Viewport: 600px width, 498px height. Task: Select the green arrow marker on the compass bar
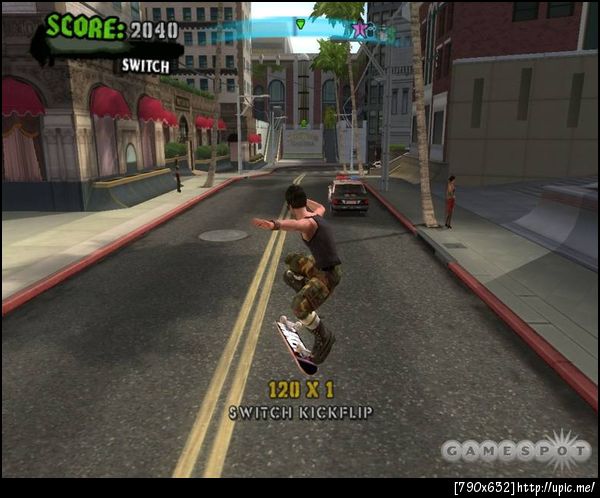coord(300,23)
